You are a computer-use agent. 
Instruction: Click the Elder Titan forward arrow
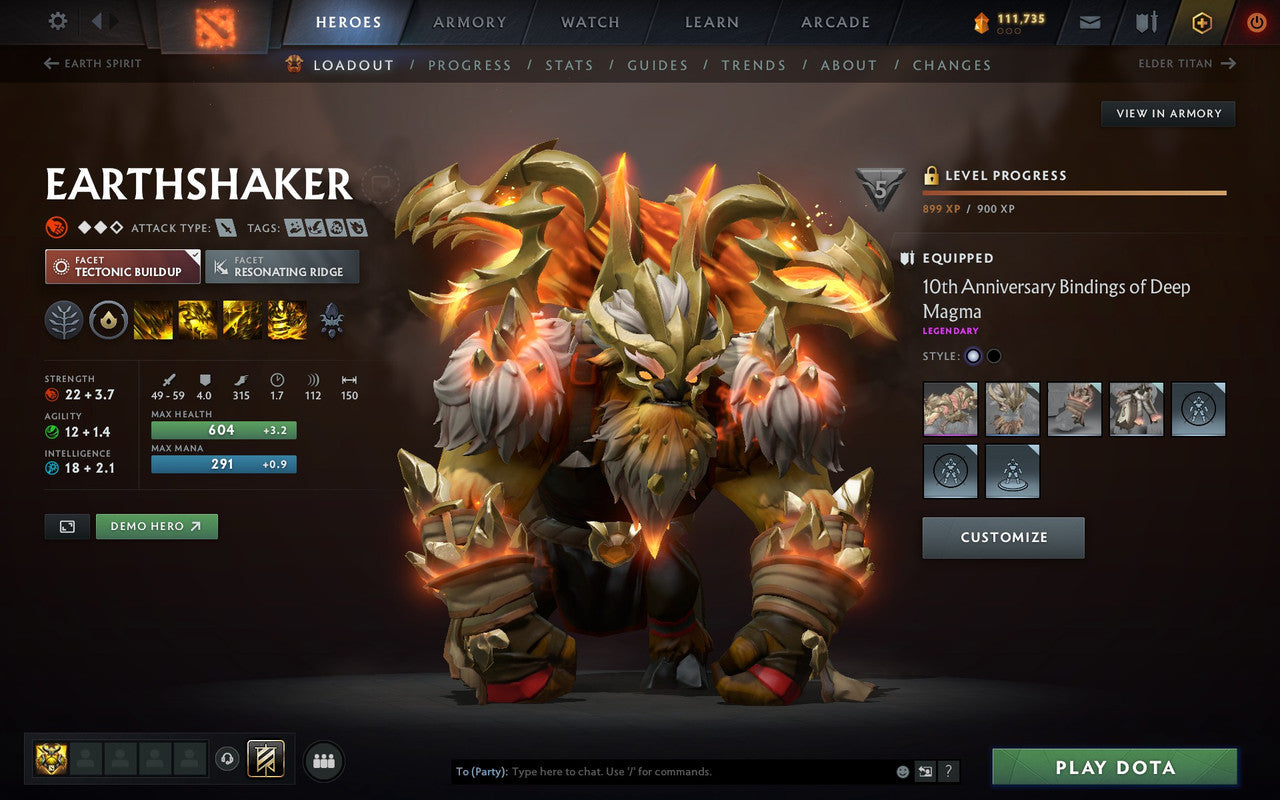click(x=1227, y=63)
